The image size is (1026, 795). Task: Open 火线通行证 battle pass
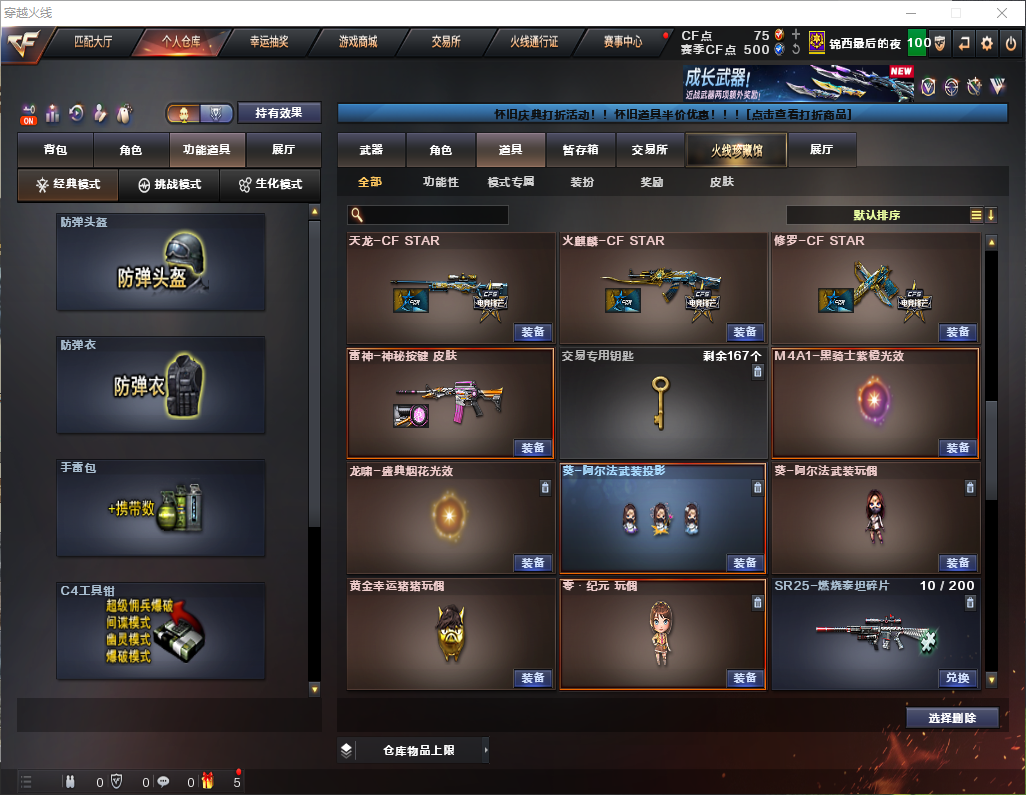click(534, 42)
